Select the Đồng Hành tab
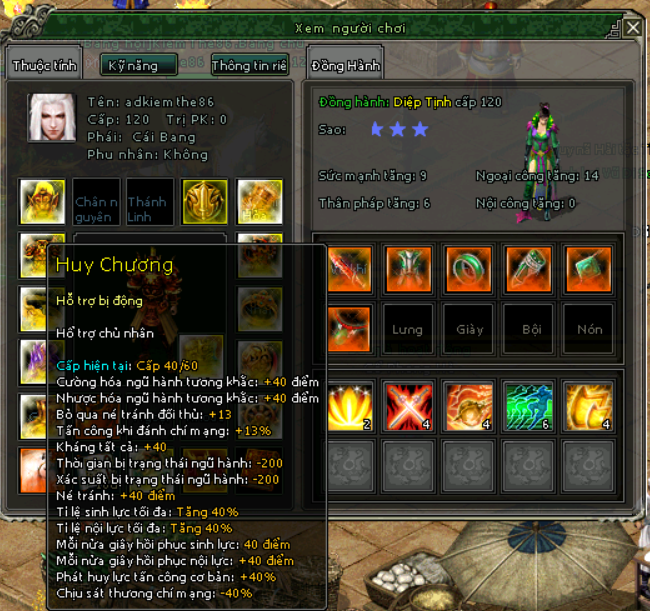 pos(345,66)
